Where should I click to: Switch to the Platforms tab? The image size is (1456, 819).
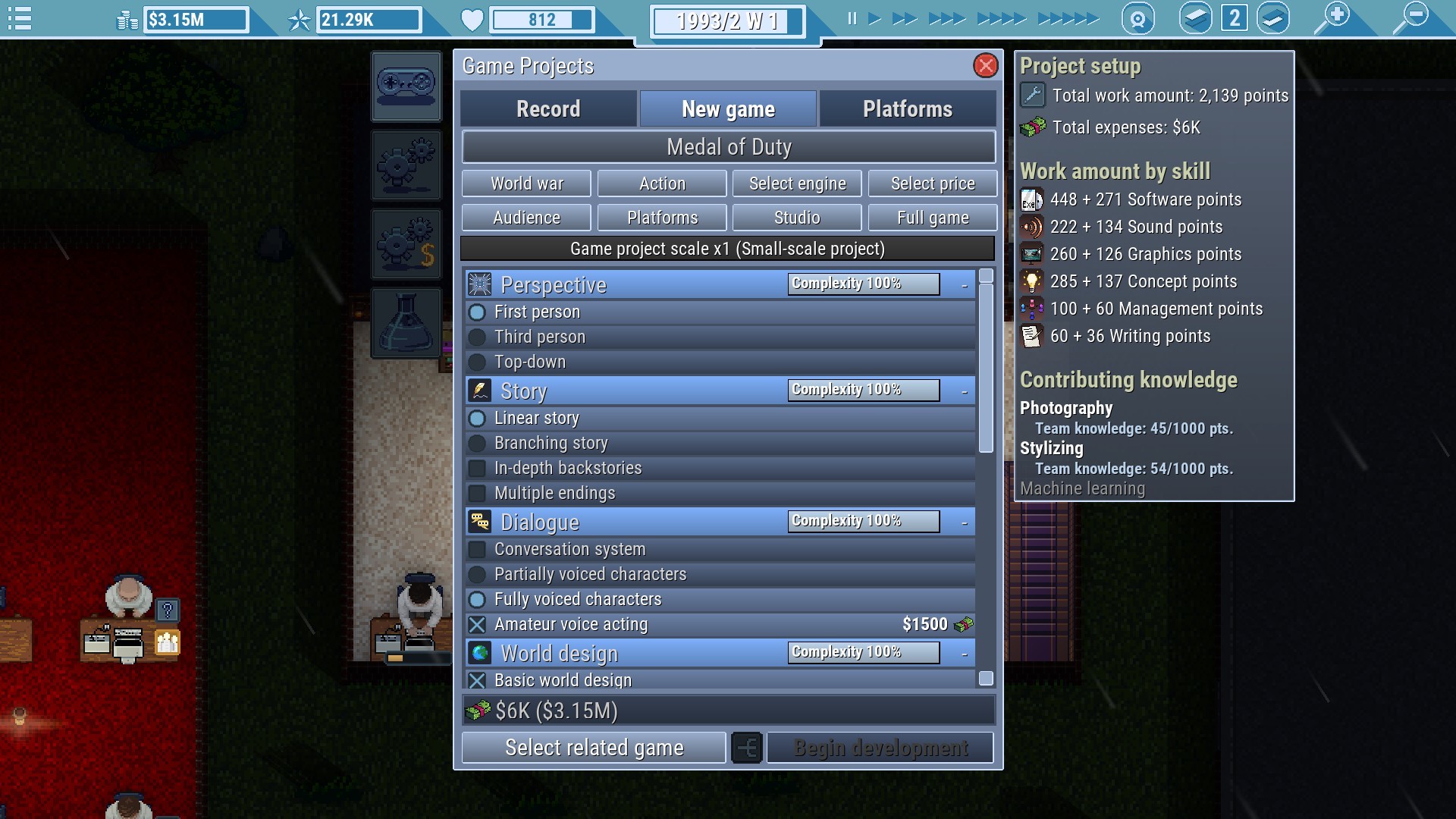pos(907,108)
